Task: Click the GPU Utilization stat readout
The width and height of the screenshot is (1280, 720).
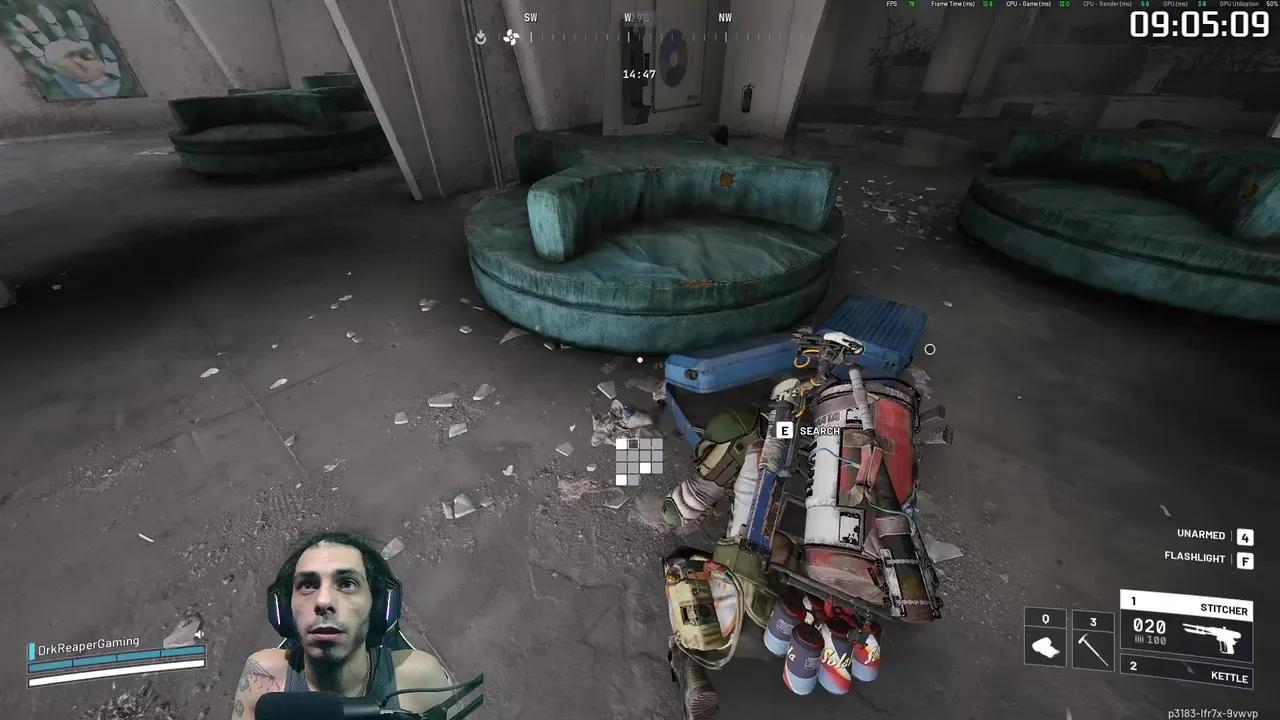Action: [1240, 4]
